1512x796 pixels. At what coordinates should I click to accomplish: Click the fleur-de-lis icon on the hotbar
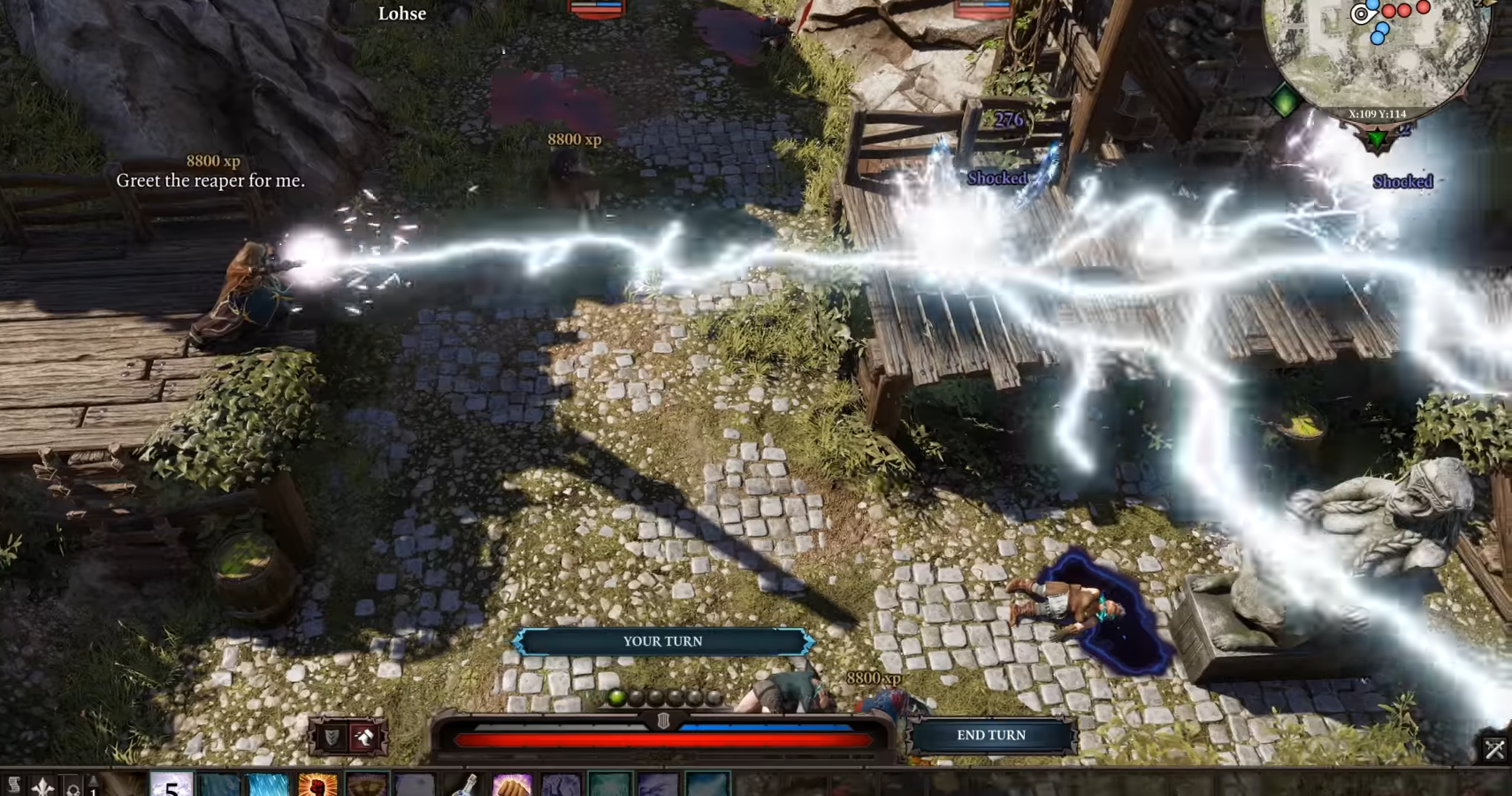click(x=43, y=785)
